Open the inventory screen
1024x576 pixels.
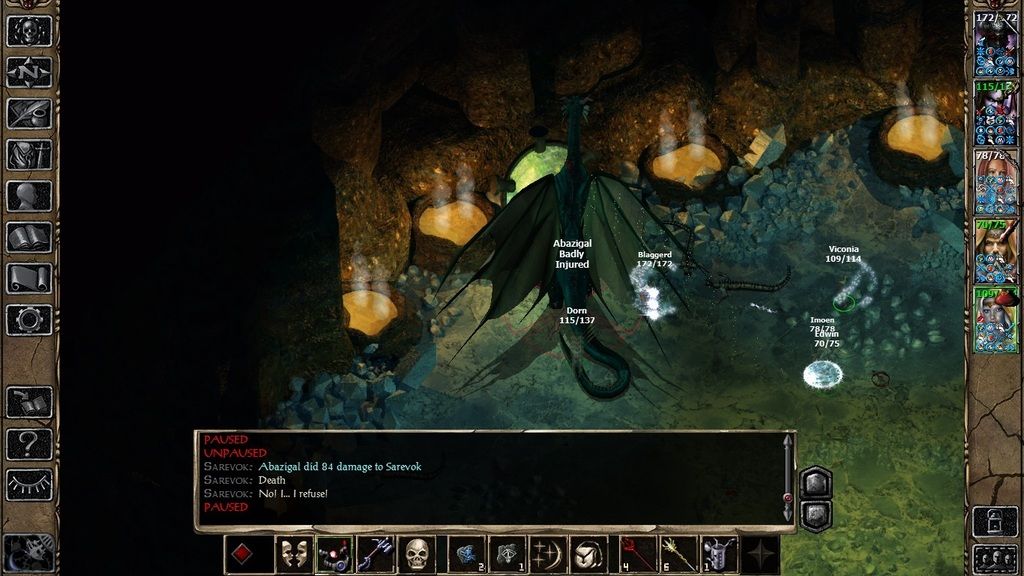pyautogui.click(x=29, y=154)
